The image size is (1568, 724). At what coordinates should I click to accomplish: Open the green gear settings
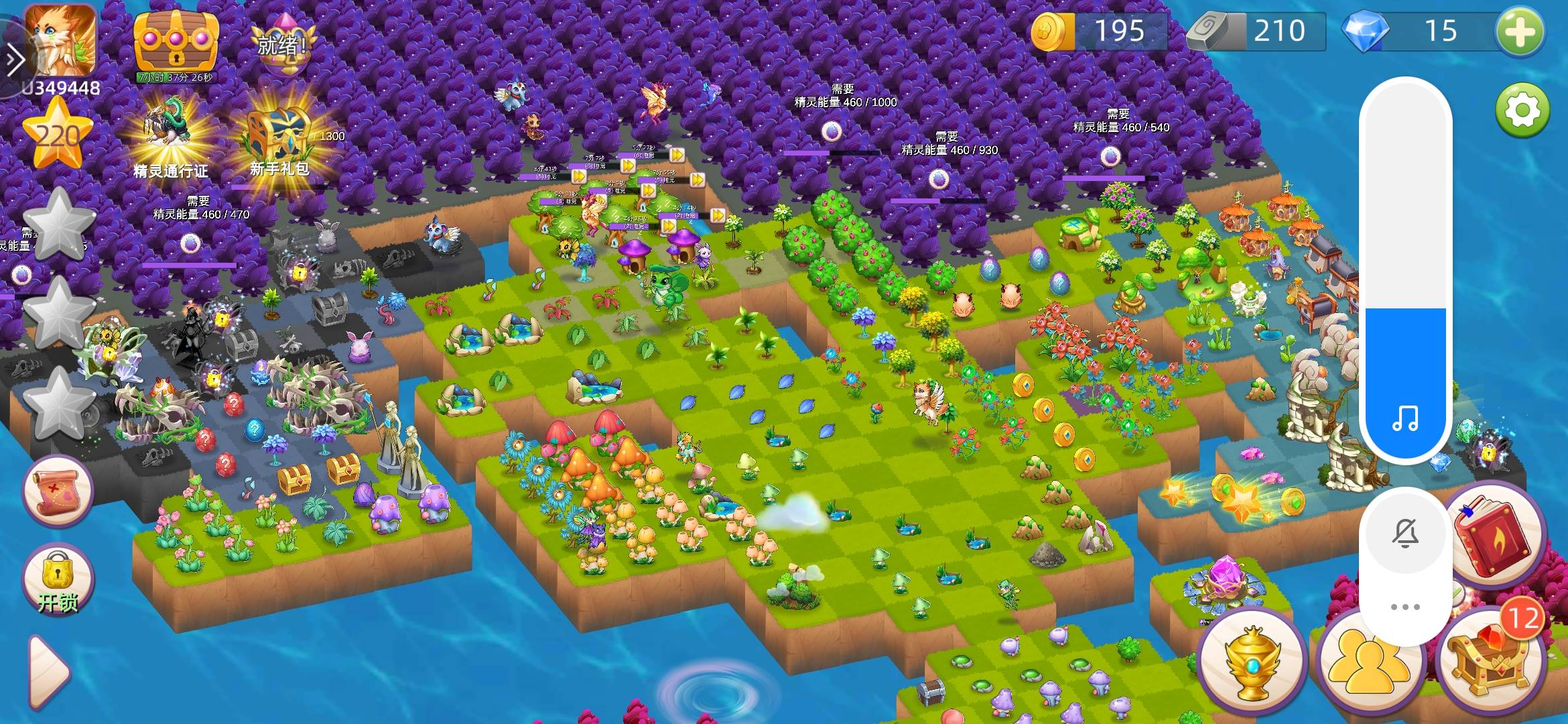click(x=1522, y=109)
